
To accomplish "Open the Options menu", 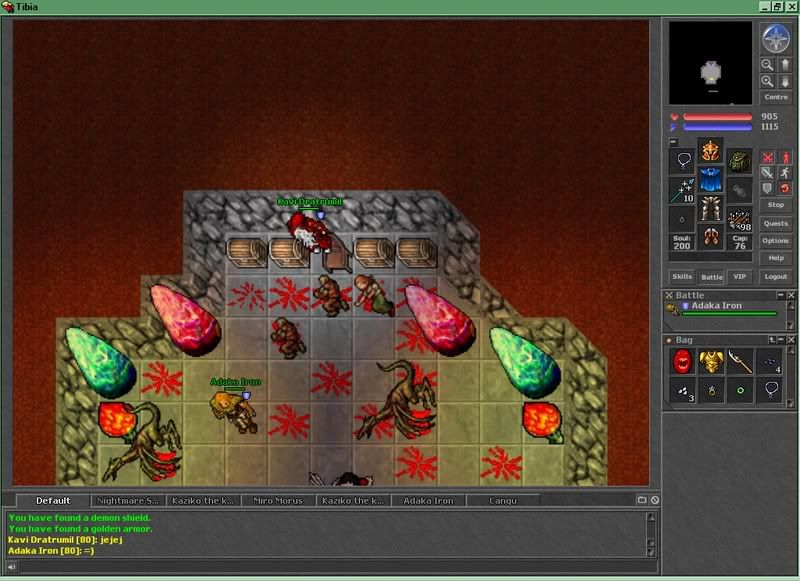I will pyautogui.click(x=776, y=241).
